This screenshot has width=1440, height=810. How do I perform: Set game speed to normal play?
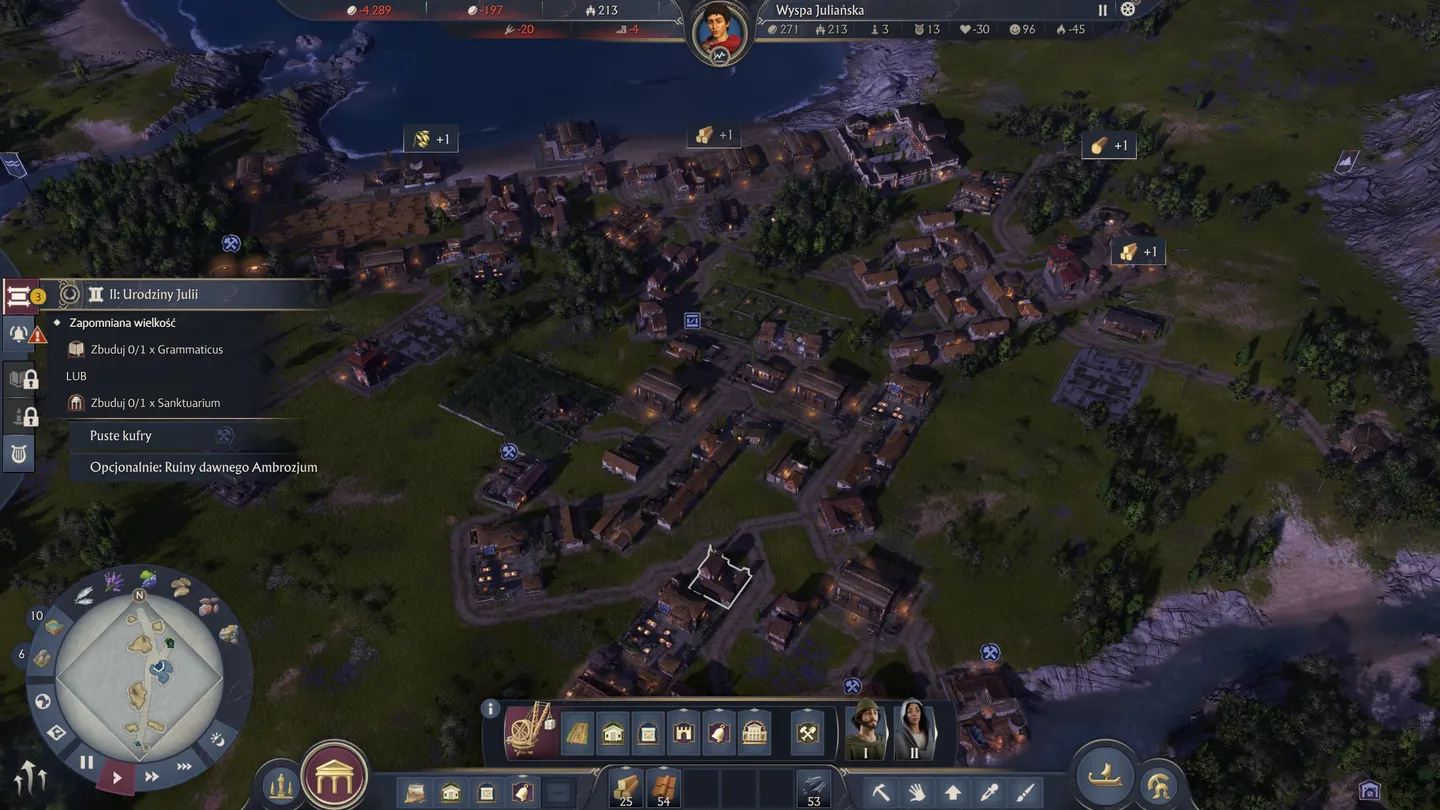pos(117,777)
